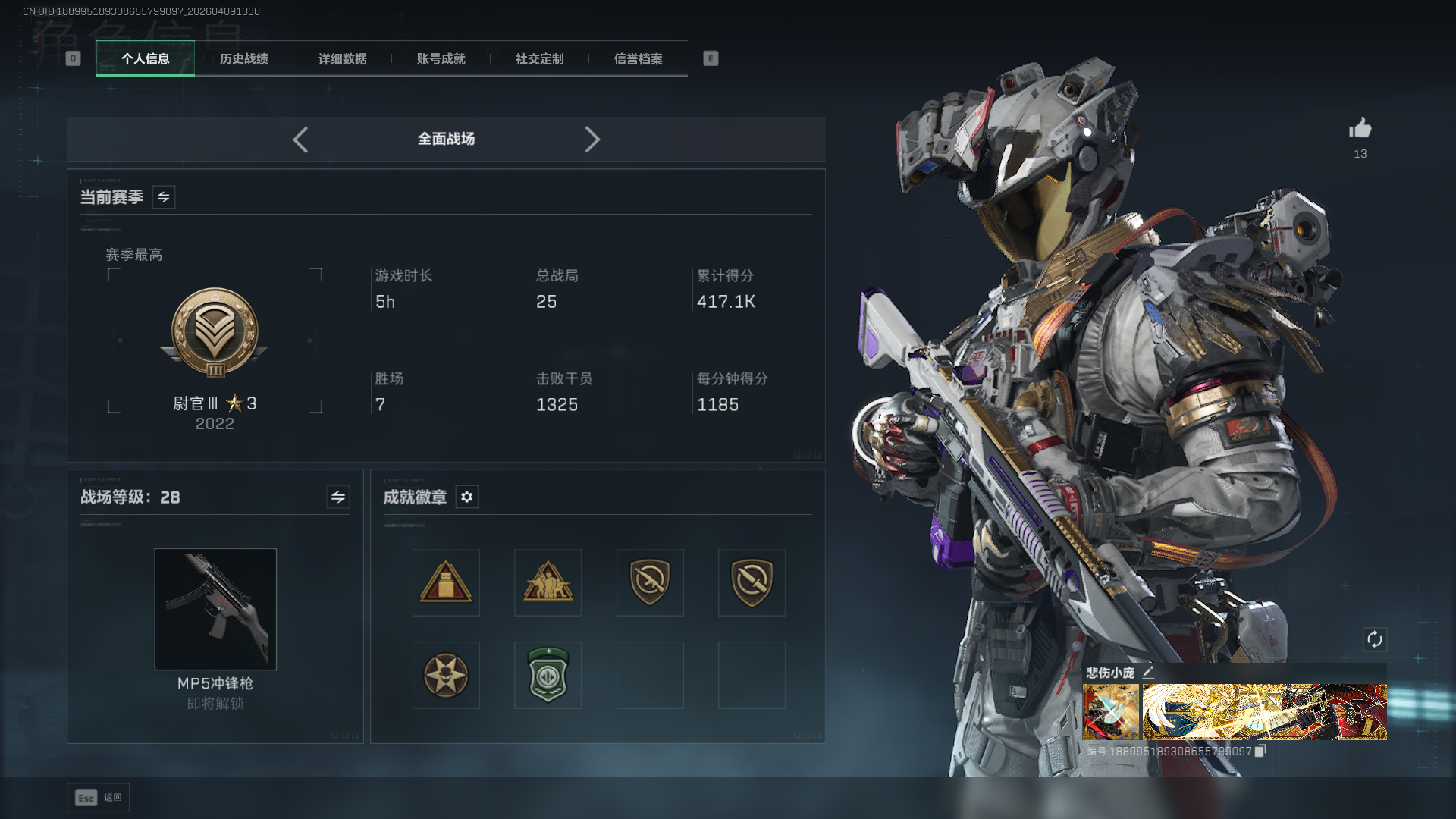Open the 成就徽章 gear settings
The width and height of the screenshot is (1456, 819).
[x=467, y=497]
